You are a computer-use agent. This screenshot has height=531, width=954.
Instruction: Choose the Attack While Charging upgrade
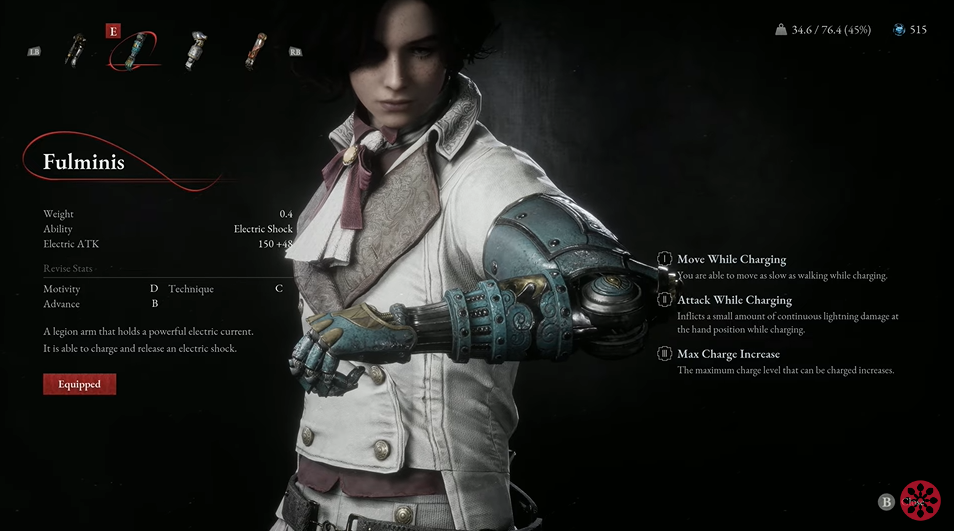734,300
